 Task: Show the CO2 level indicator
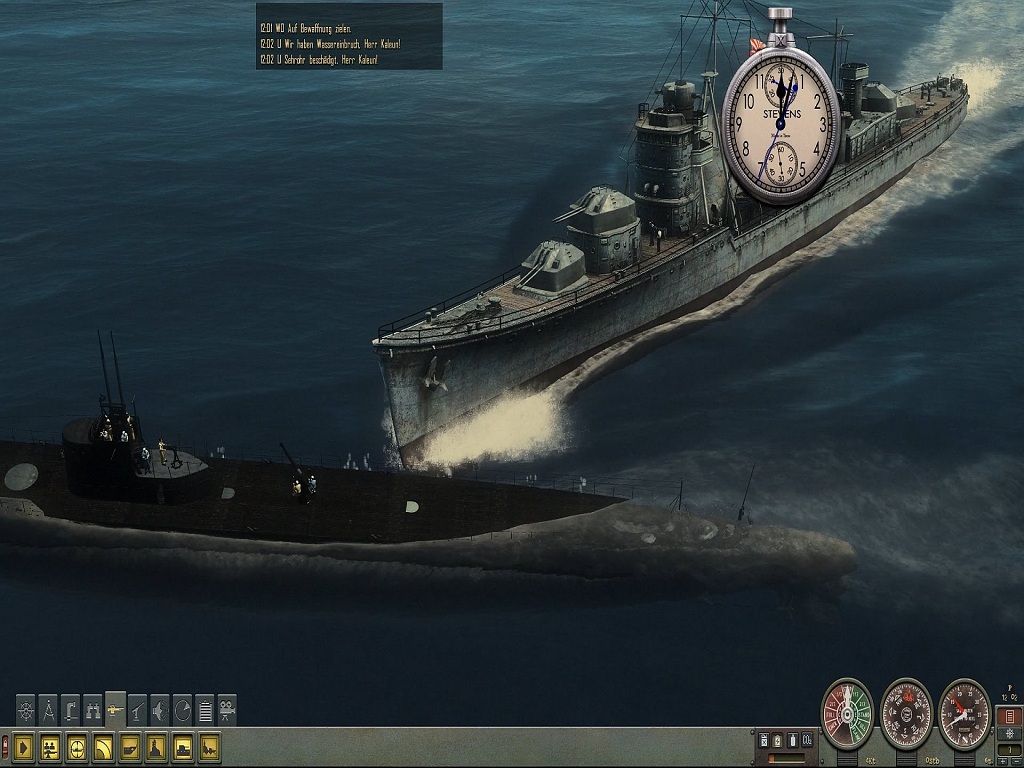pyautogui.click(x=807, y=740)
